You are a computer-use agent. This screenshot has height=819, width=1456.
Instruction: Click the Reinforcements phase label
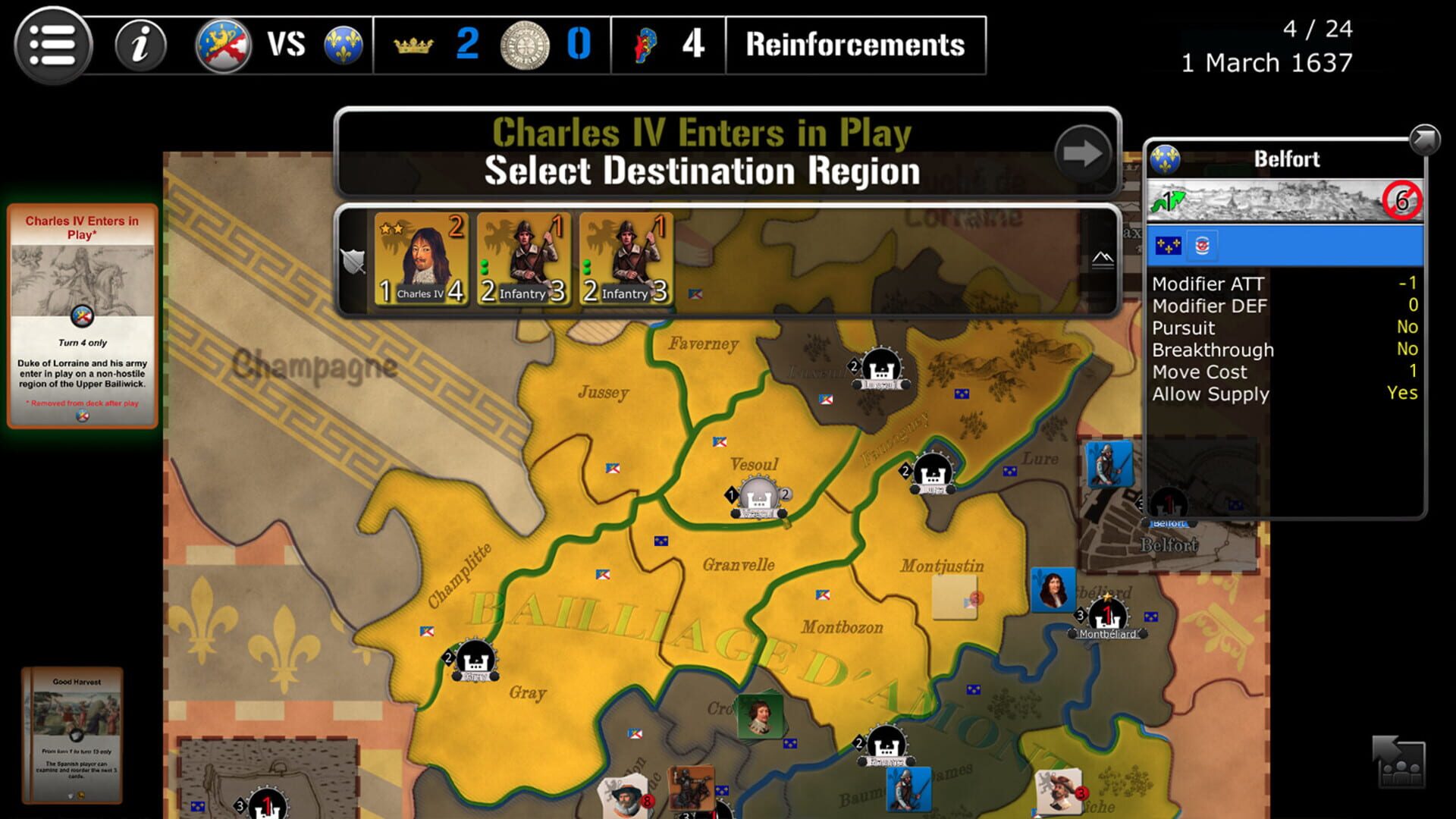(855, 45)
